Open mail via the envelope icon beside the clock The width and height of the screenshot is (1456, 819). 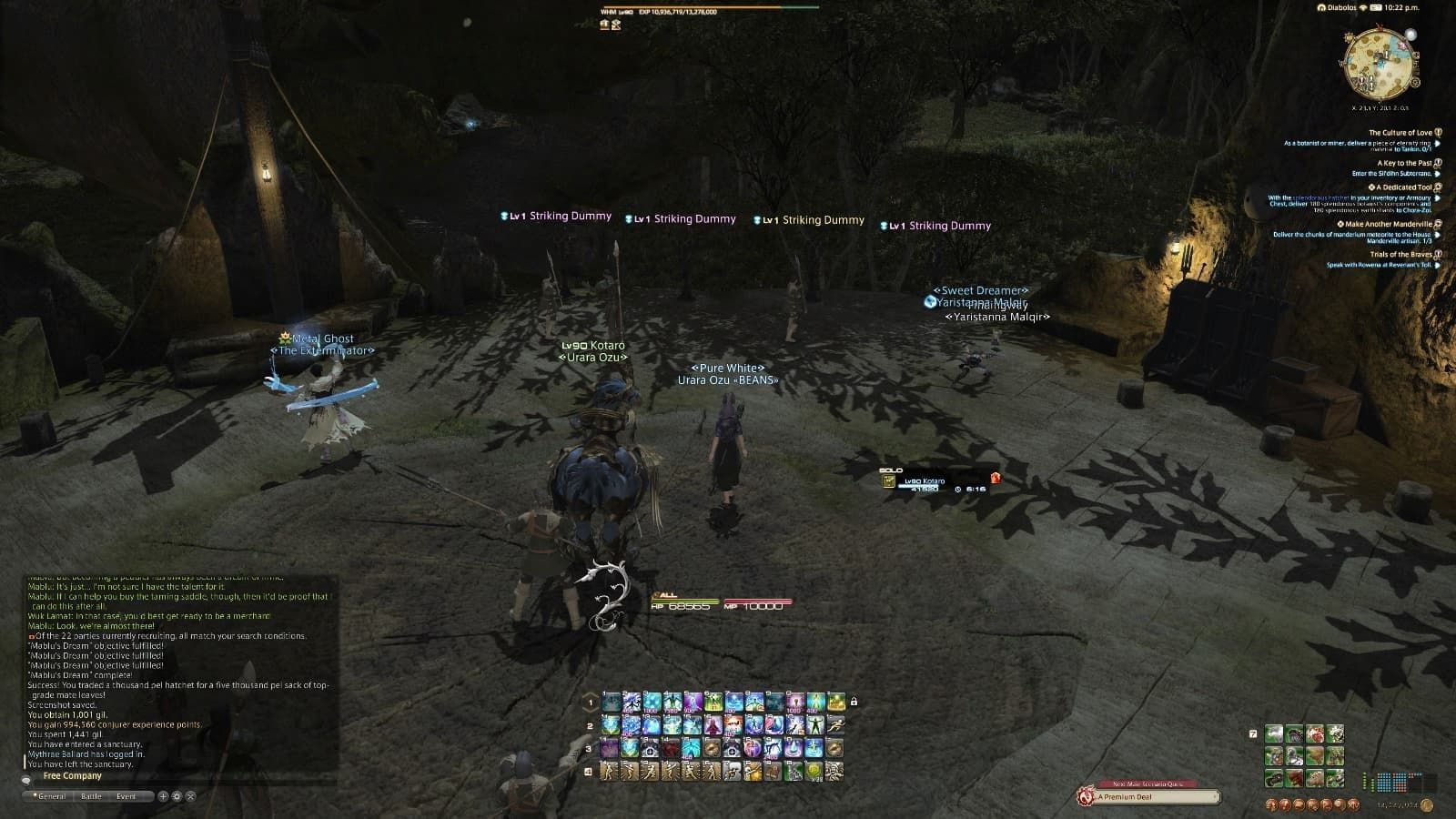pos(1374,8)
